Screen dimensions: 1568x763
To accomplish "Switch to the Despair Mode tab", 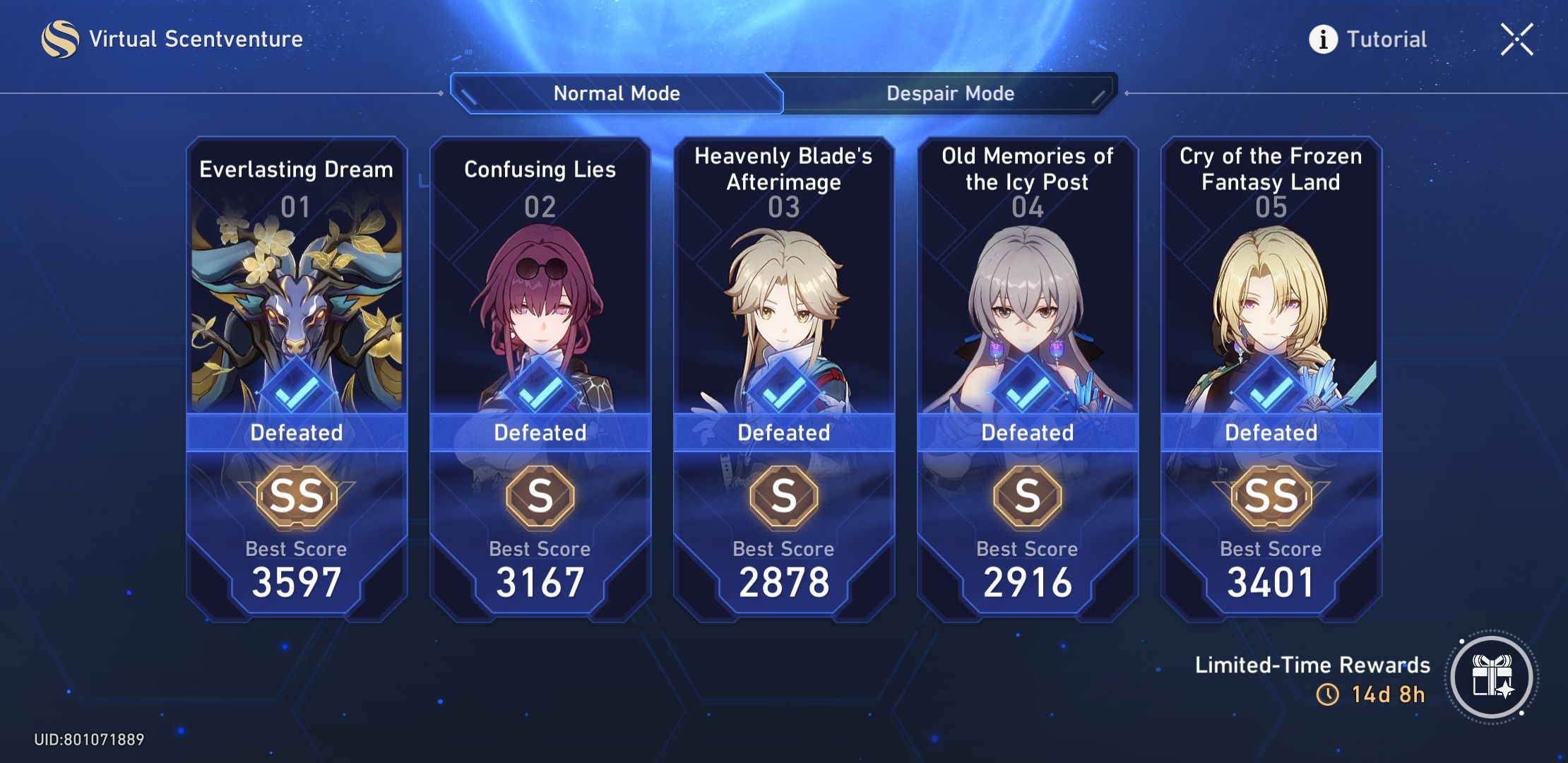I will (950, 93).
